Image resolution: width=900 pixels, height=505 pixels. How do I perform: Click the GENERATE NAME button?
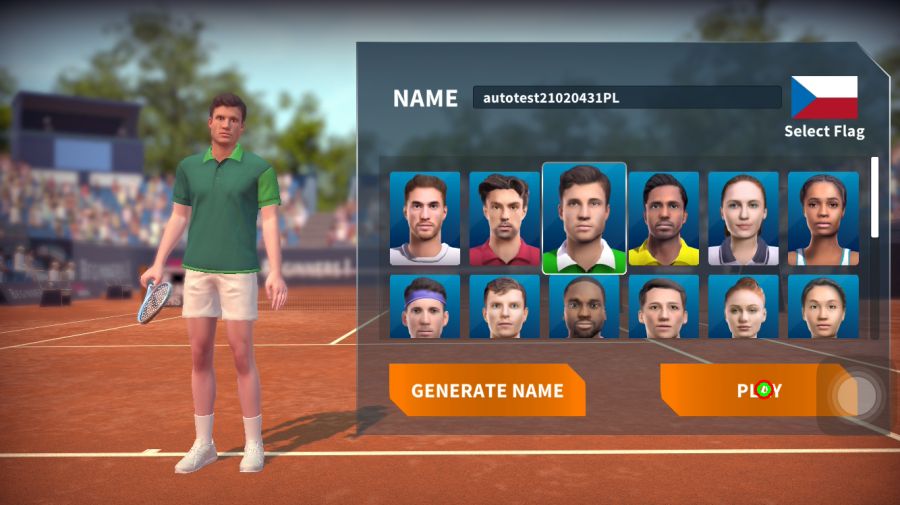tap(487, 390)
